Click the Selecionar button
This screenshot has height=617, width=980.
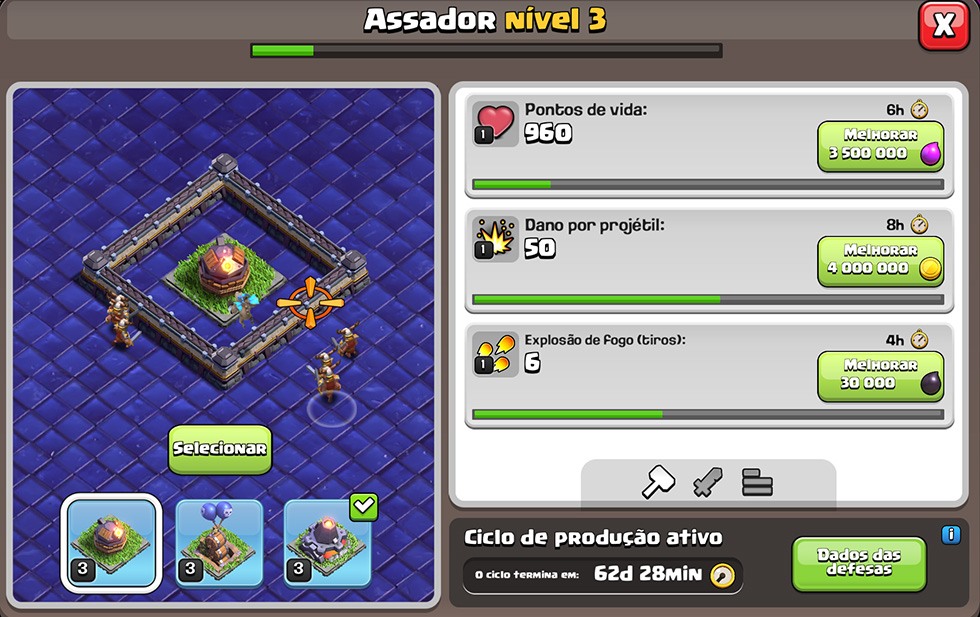tap(220, 449)
